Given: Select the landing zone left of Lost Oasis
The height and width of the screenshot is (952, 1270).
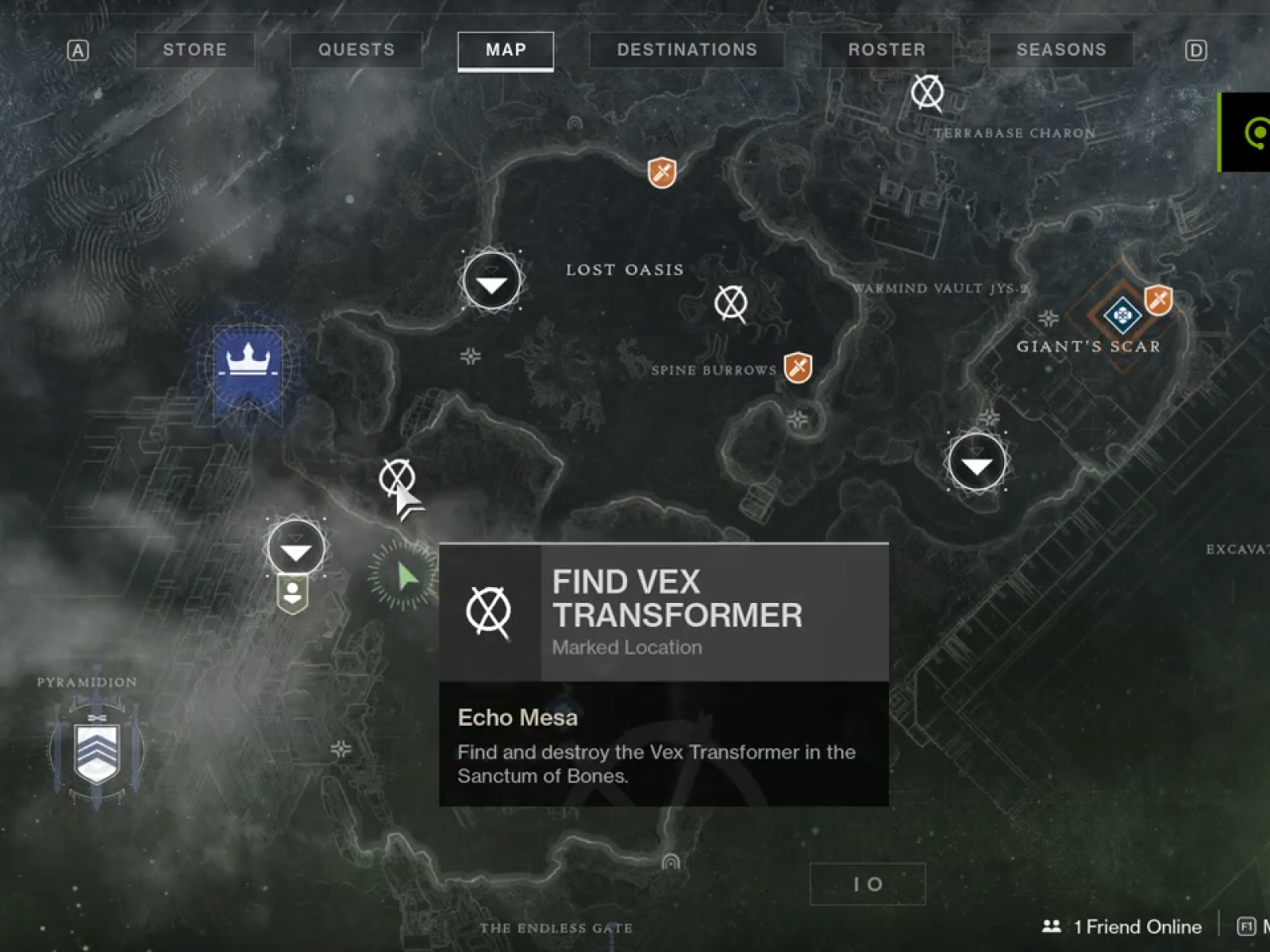Looking at the screenshot, I should pos(492,282).
